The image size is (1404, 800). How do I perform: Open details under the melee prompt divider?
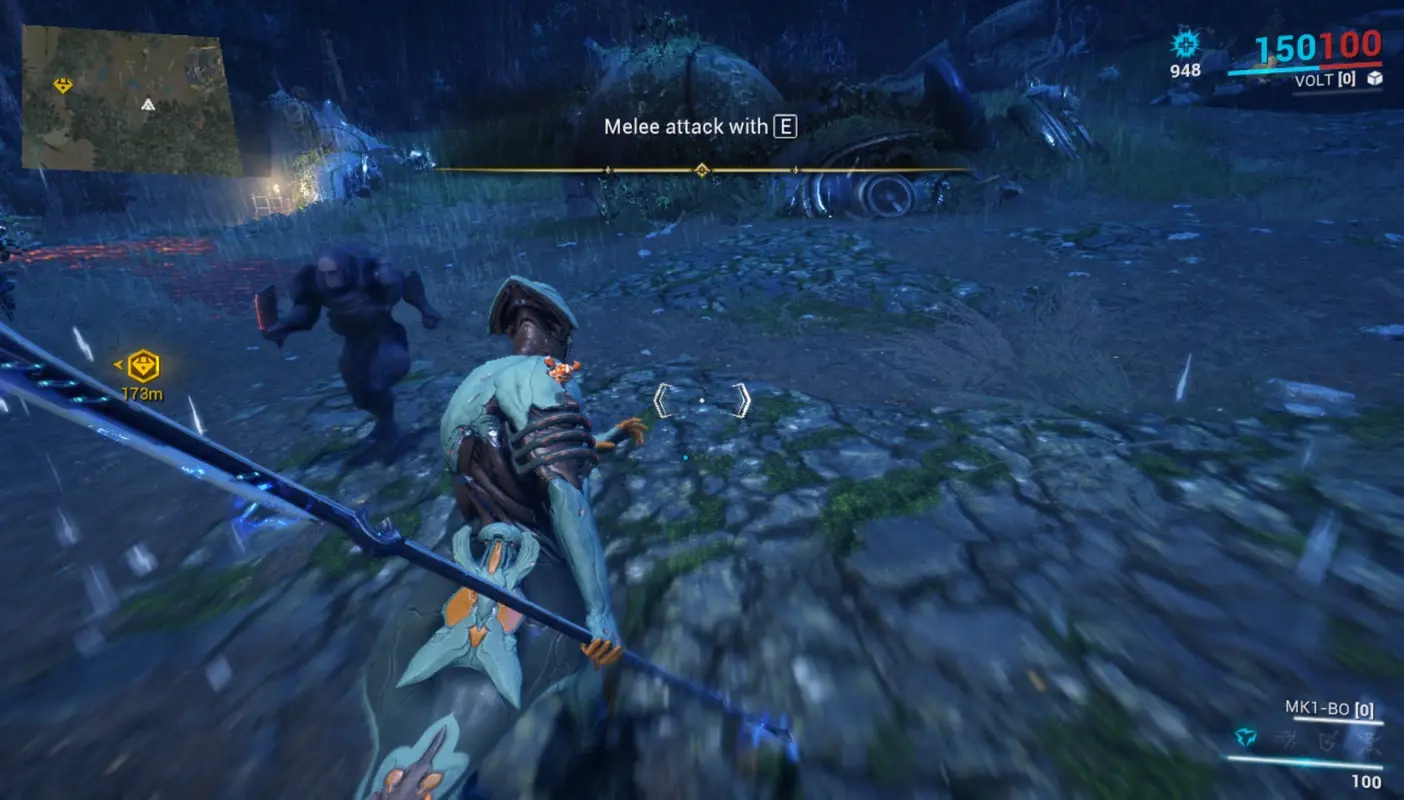703,171
